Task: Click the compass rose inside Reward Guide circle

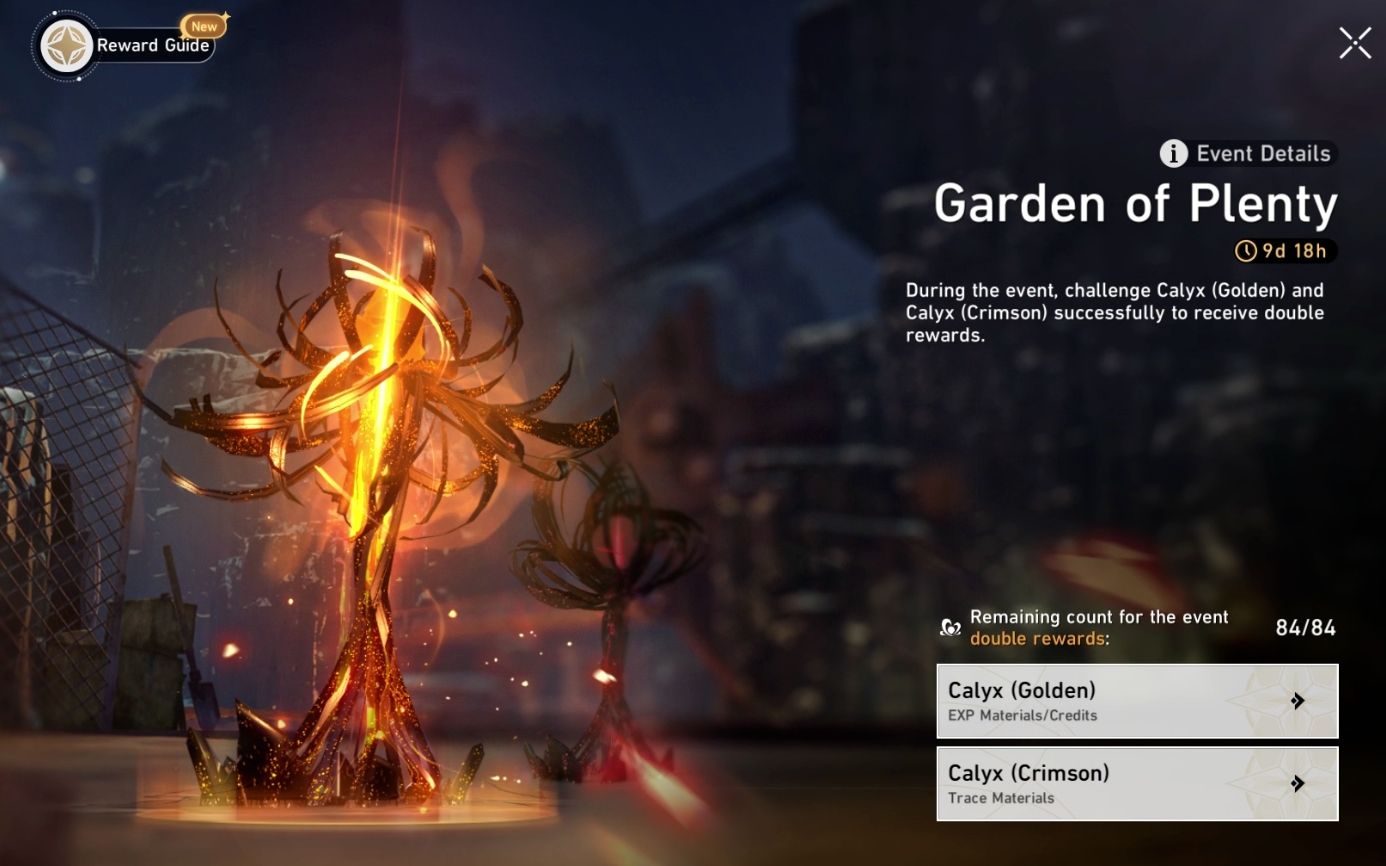Action: [66, 45]
